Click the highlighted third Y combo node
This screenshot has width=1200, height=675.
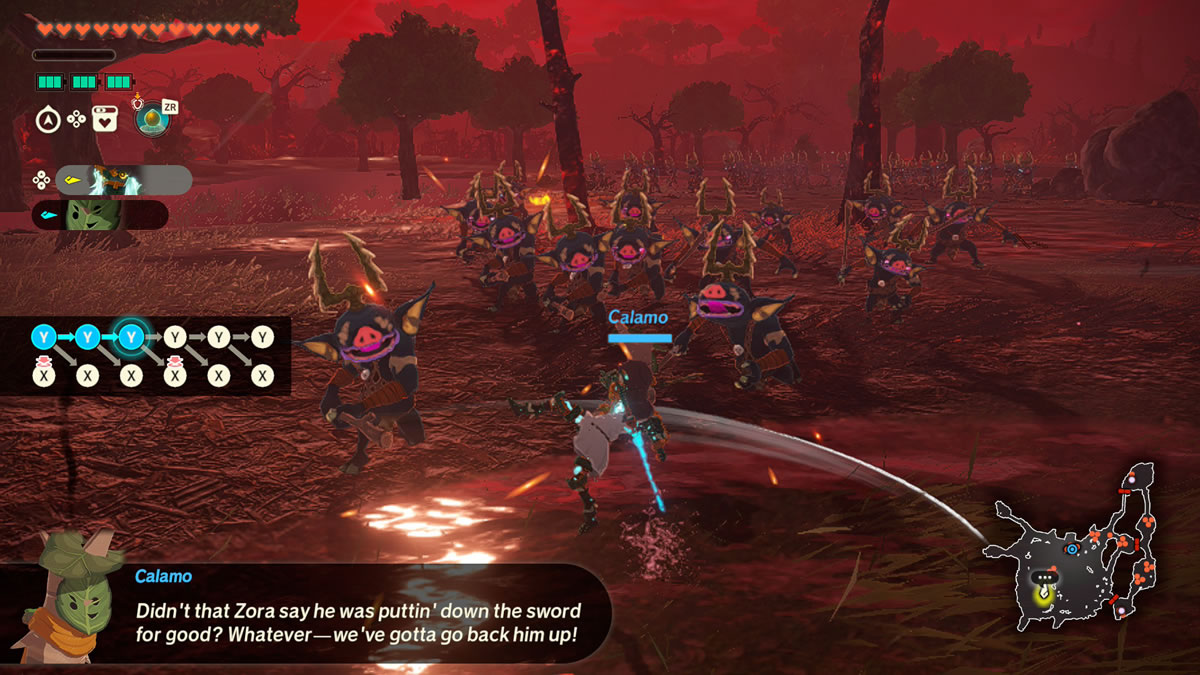130,337
